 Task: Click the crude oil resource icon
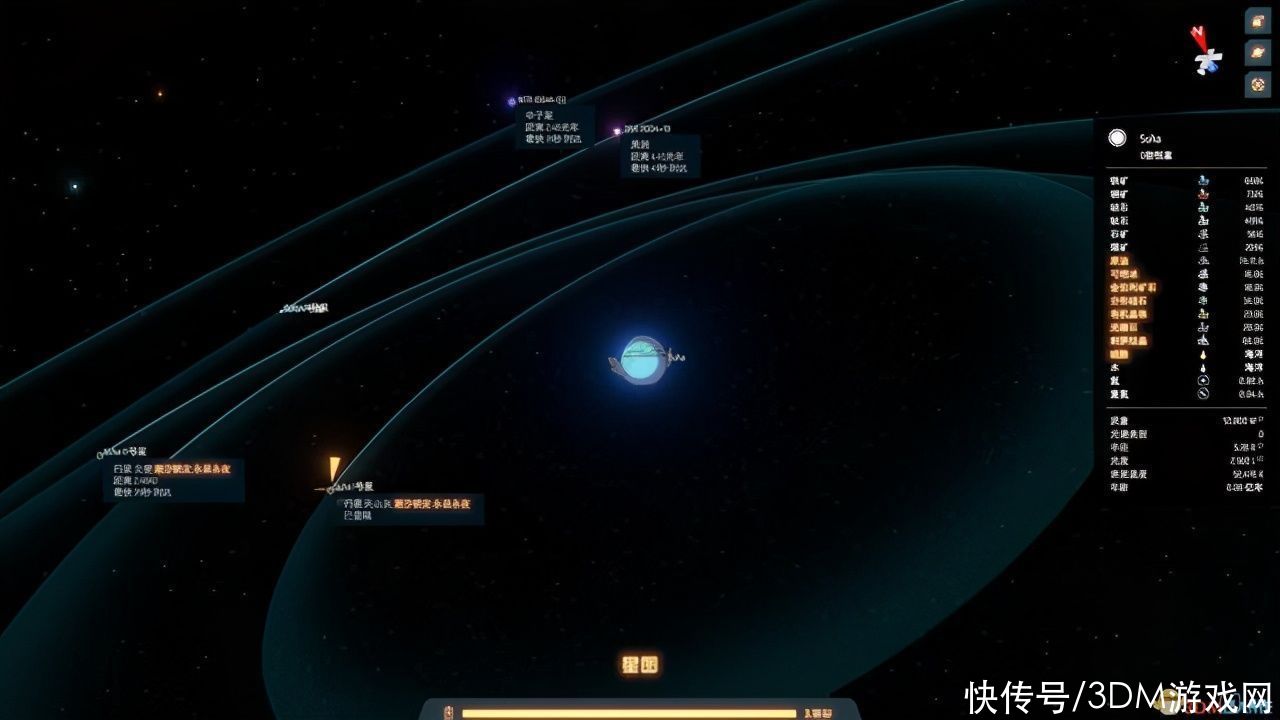pos(1203,260)
